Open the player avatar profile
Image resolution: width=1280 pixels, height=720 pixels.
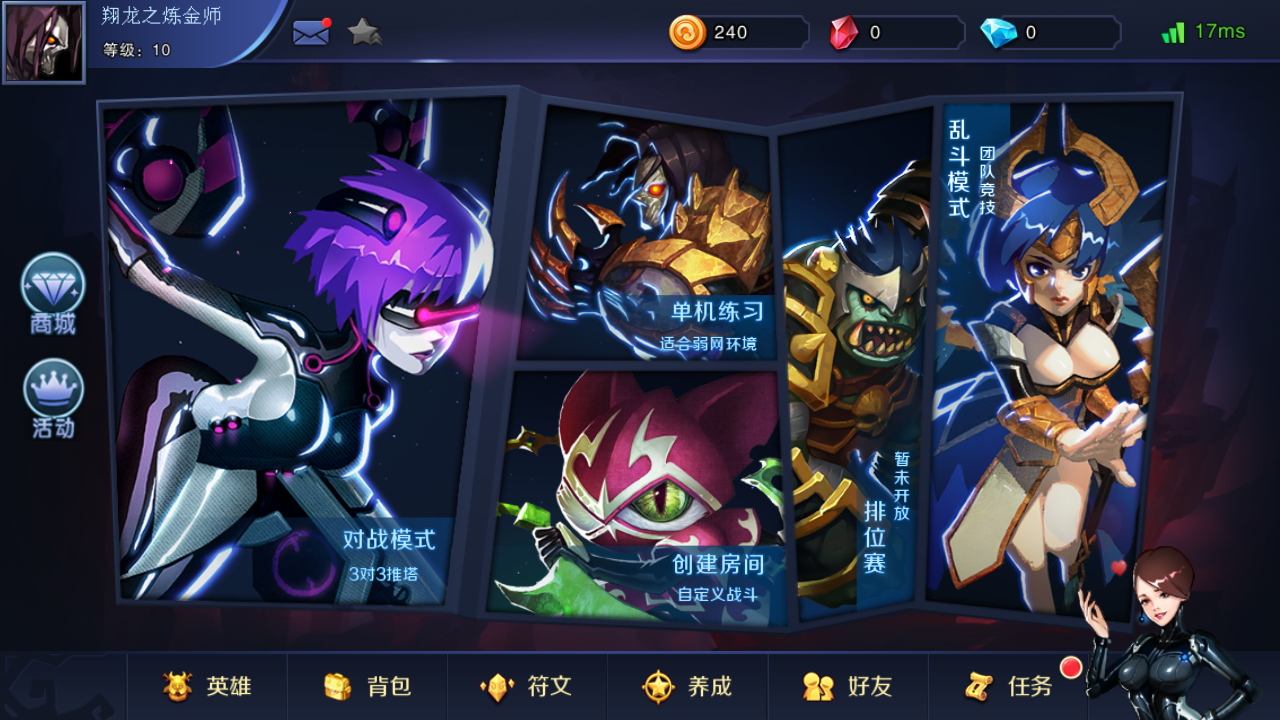44,42
